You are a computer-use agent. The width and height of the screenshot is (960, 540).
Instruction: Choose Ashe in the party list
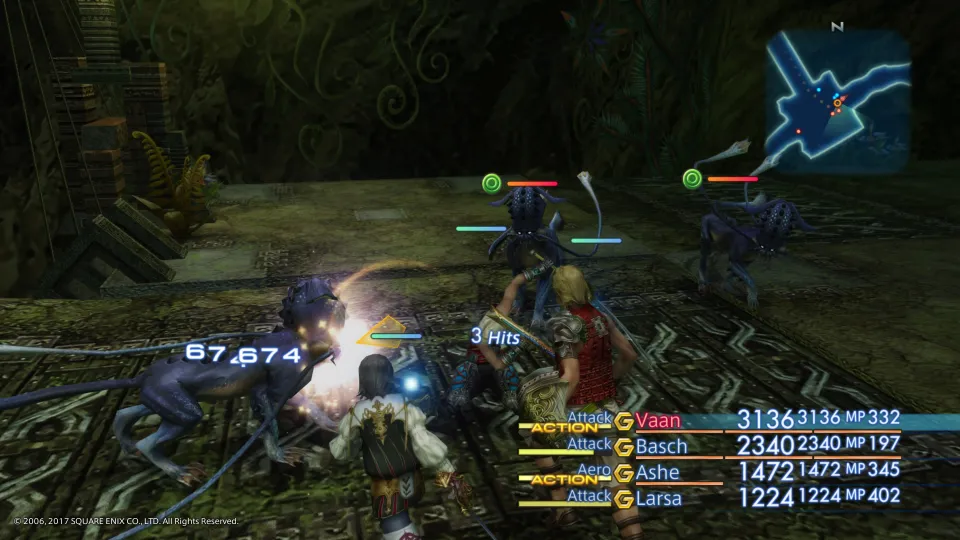click(657, 472)
